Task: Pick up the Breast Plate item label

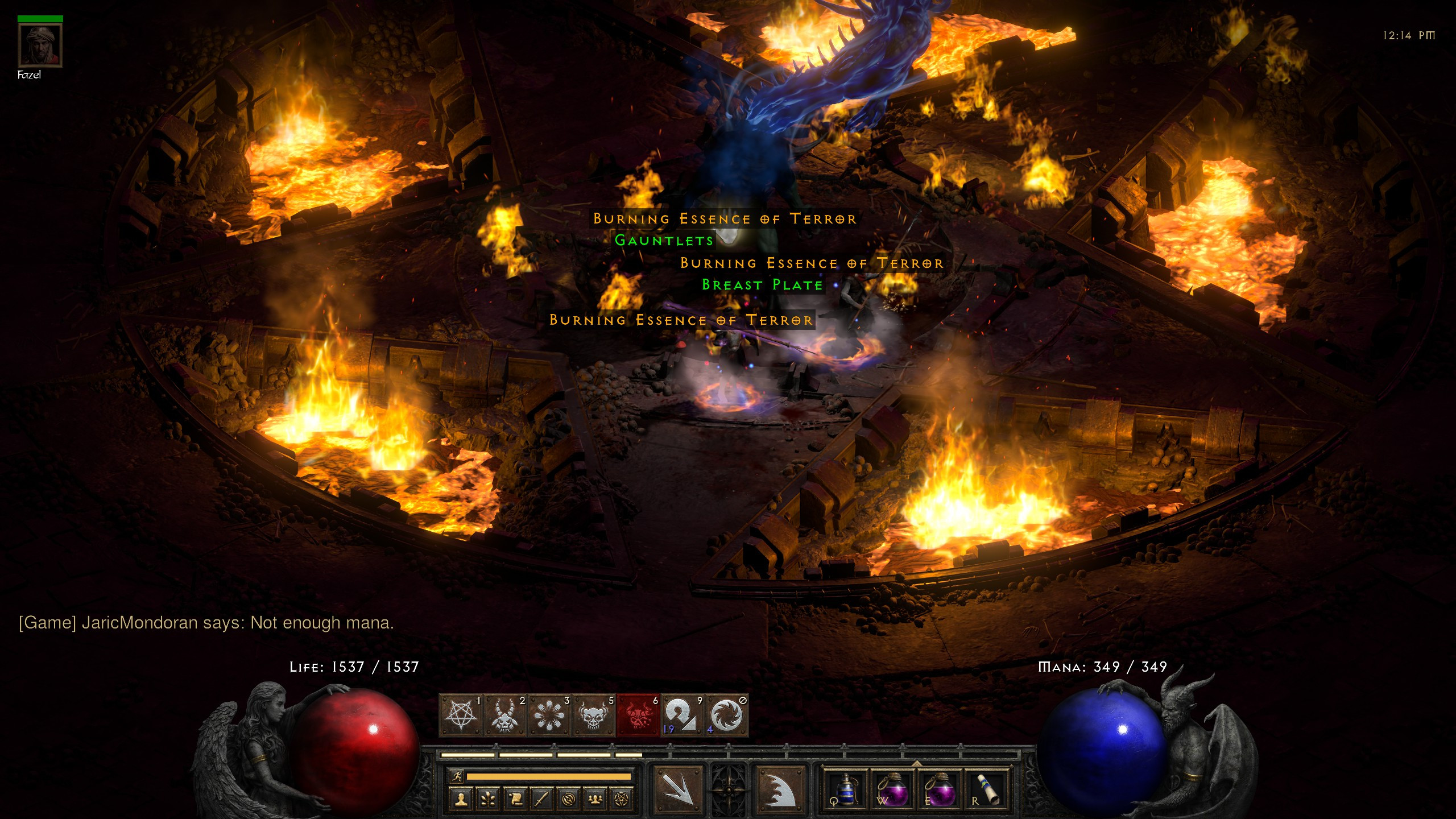Action: point(762,285)
